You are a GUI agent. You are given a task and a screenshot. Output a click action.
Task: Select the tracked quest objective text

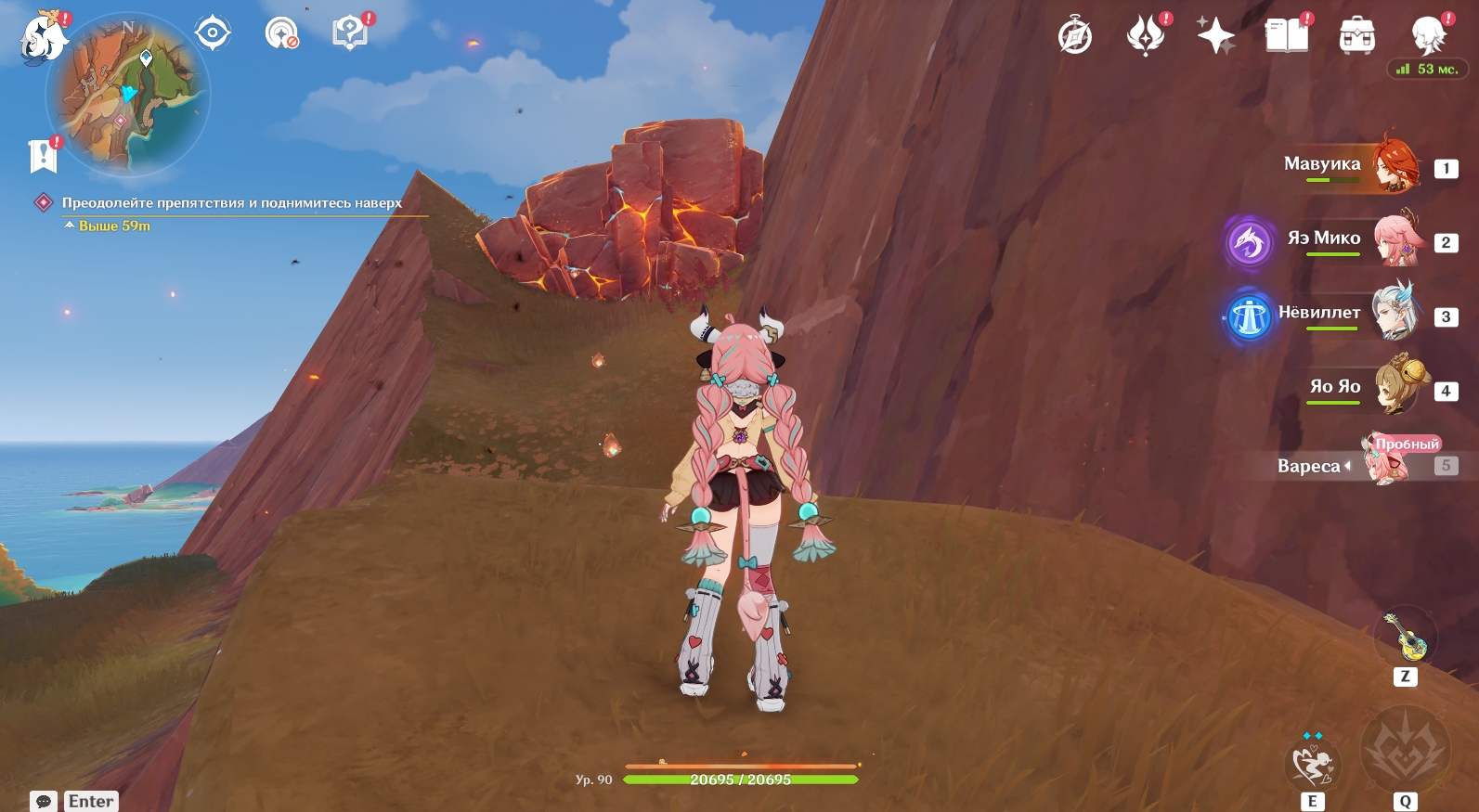pos(231,202)
